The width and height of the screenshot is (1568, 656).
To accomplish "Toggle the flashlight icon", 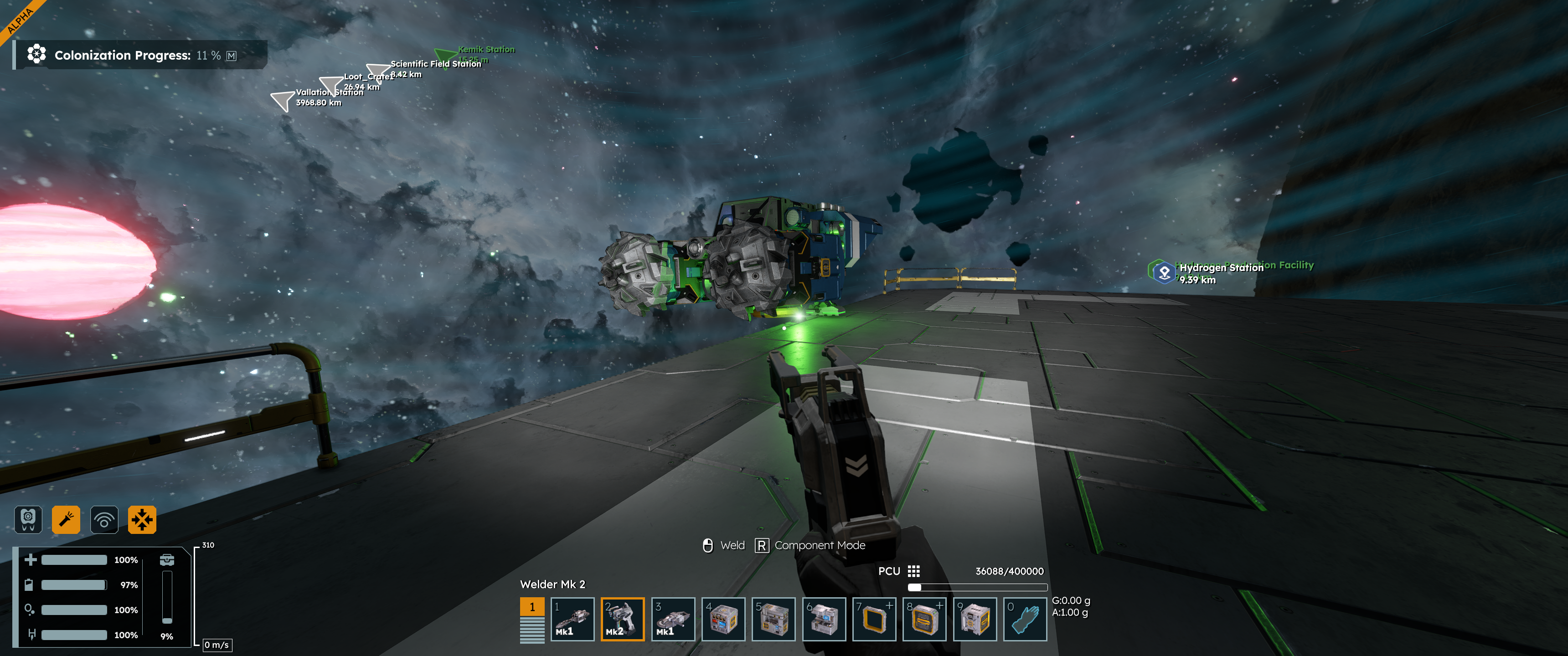I will [x=66, y=520].
